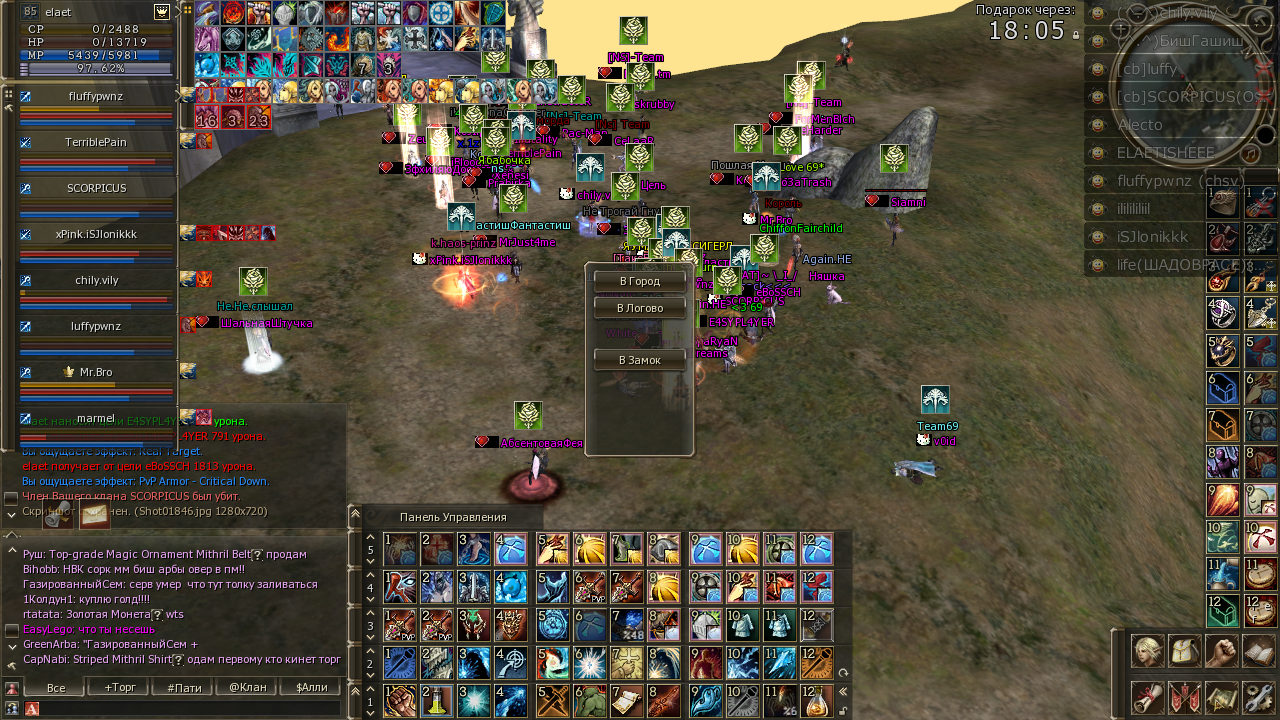The width and height of the screenshot is (1280, 720).
Task: Open the character status elf portrait icon
Action: pyautogui.click(x=1147, y=651)
